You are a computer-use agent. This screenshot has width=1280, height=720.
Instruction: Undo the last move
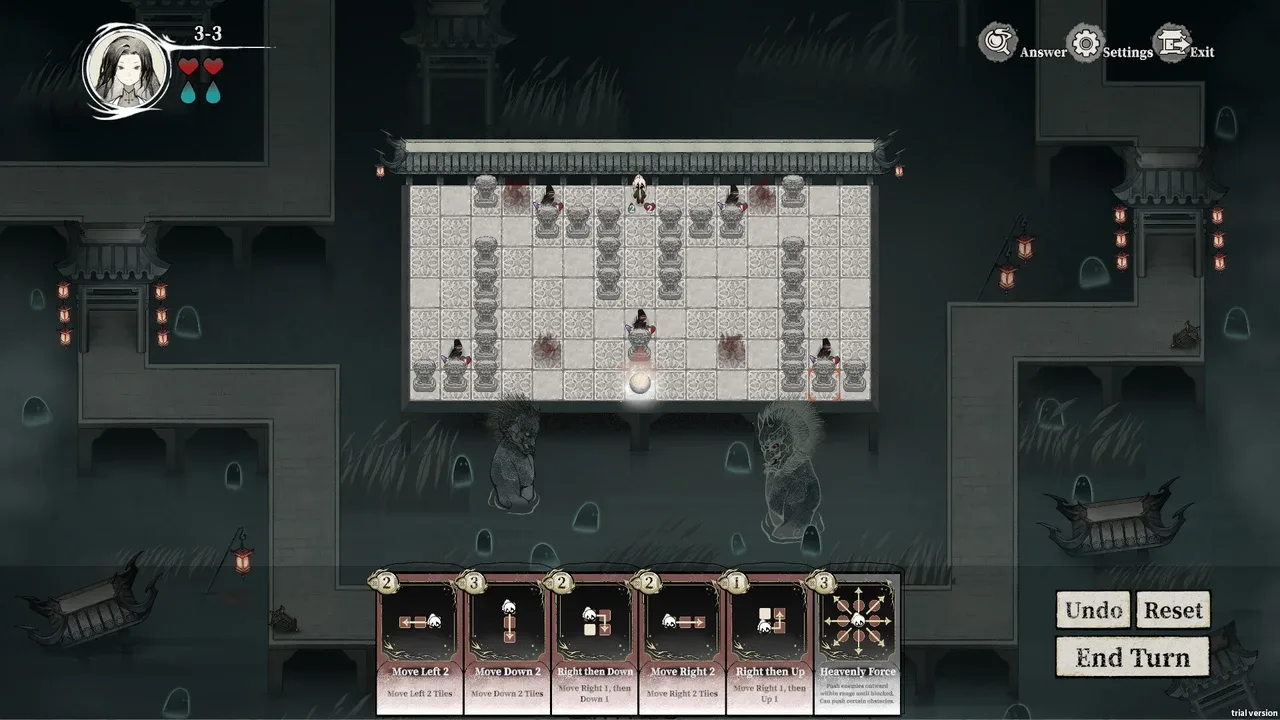[1093, 610]
